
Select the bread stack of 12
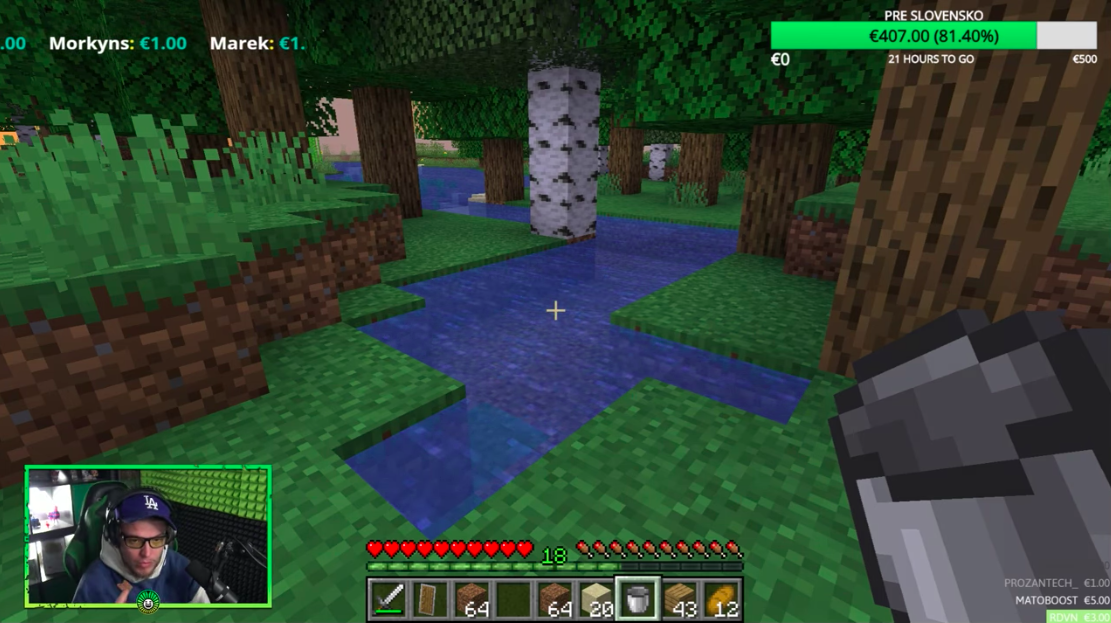pos(721,599)
